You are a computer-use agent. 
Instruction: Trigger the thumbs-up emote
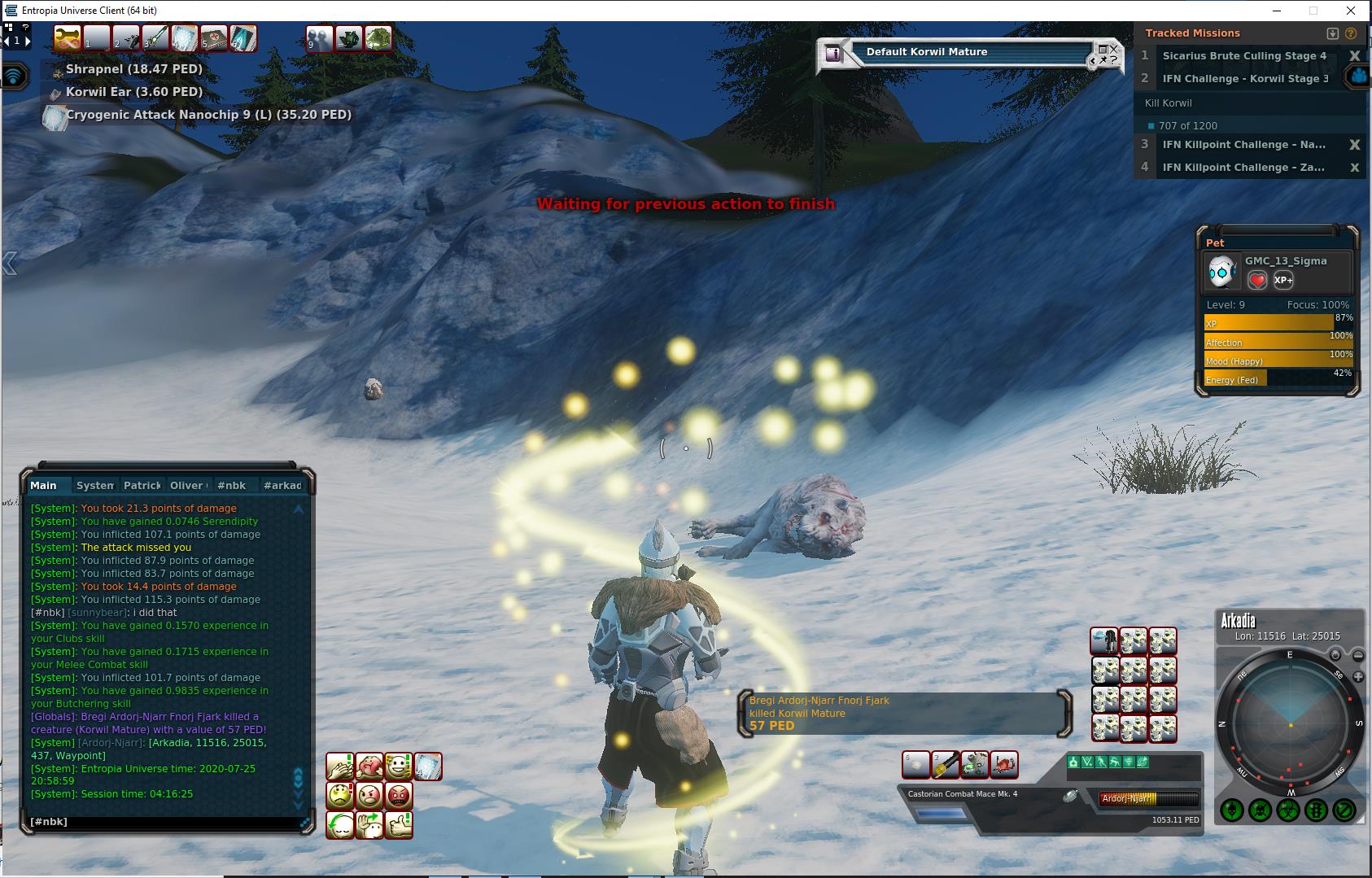398,825
